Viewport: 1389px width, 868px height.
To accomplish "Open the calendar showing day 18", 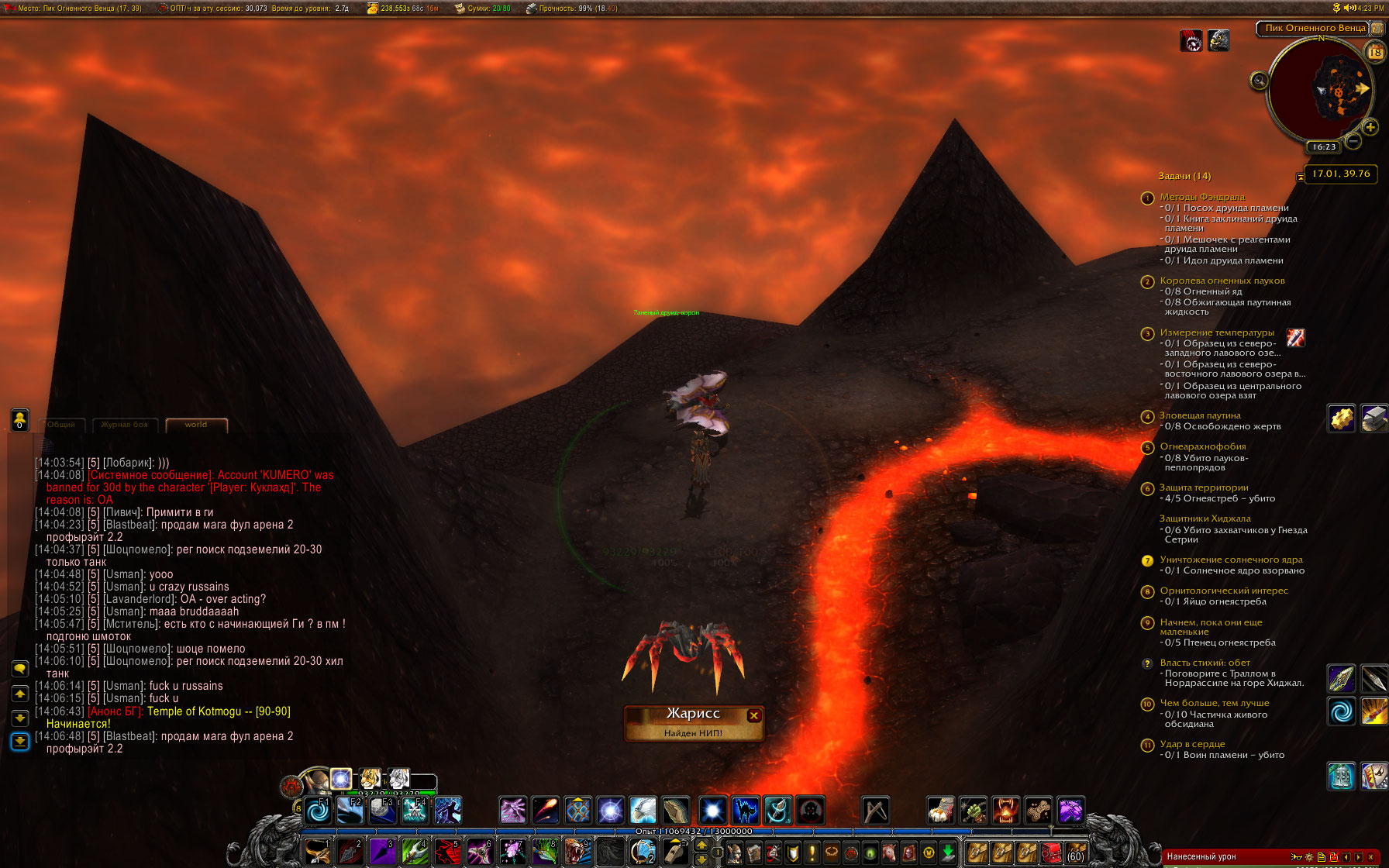I will pyautogui.click(x=1375, y=52).
